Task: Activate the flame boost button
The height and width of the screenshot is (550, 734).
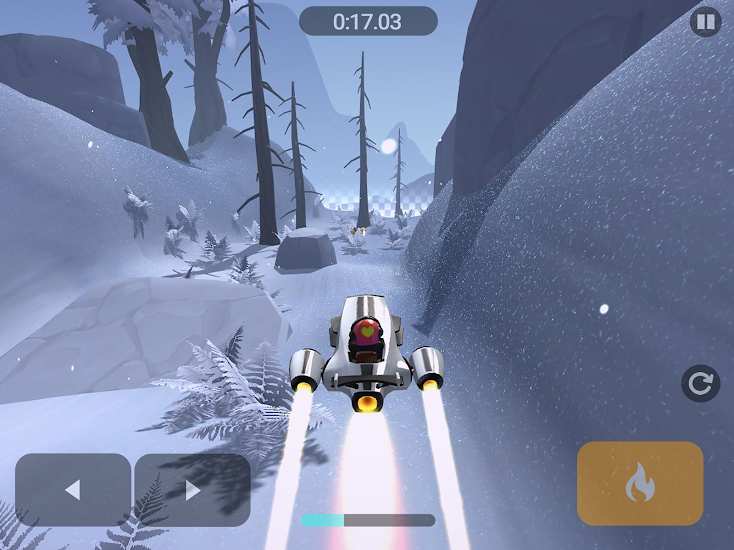Action: (x=640, y=484)
